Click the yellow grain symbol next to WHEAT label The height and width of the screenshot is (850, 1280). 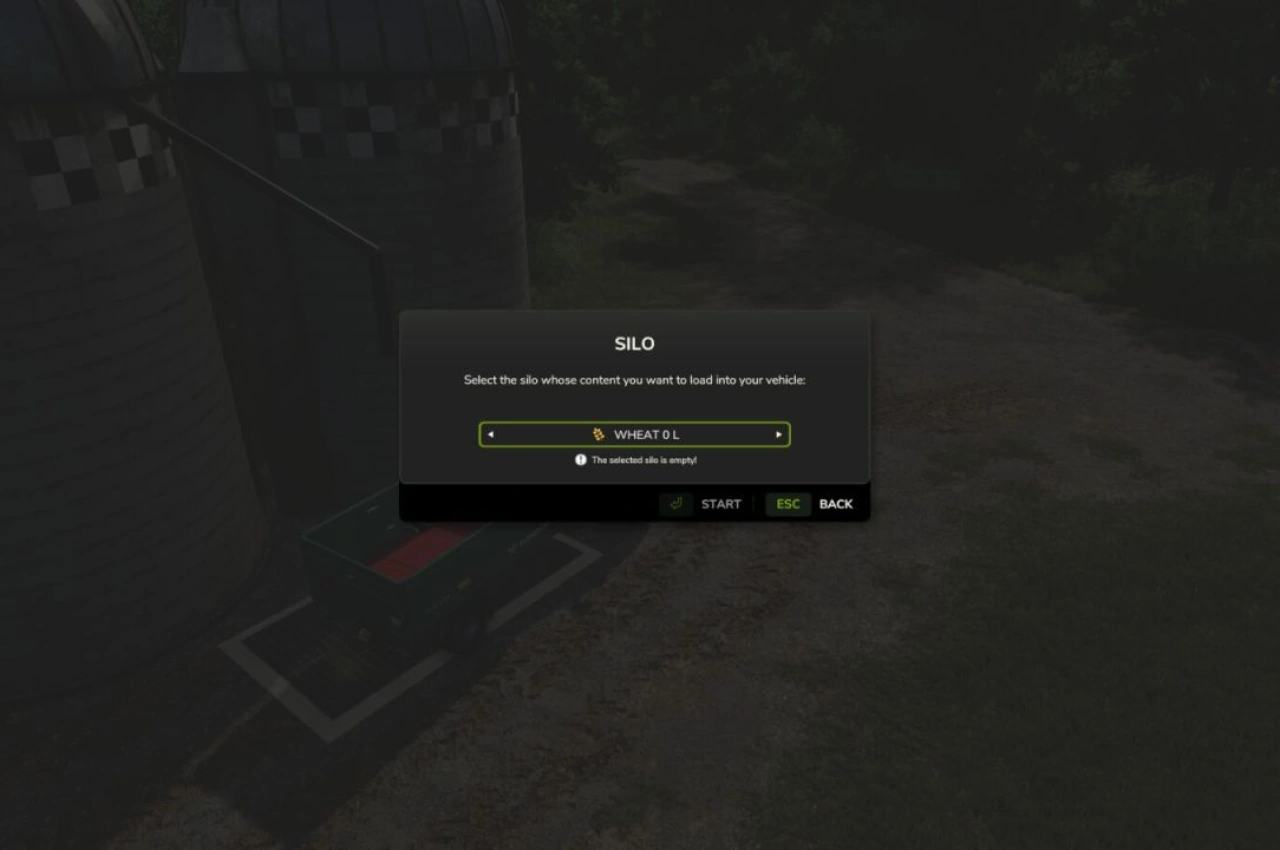click(x=599, y=434)
